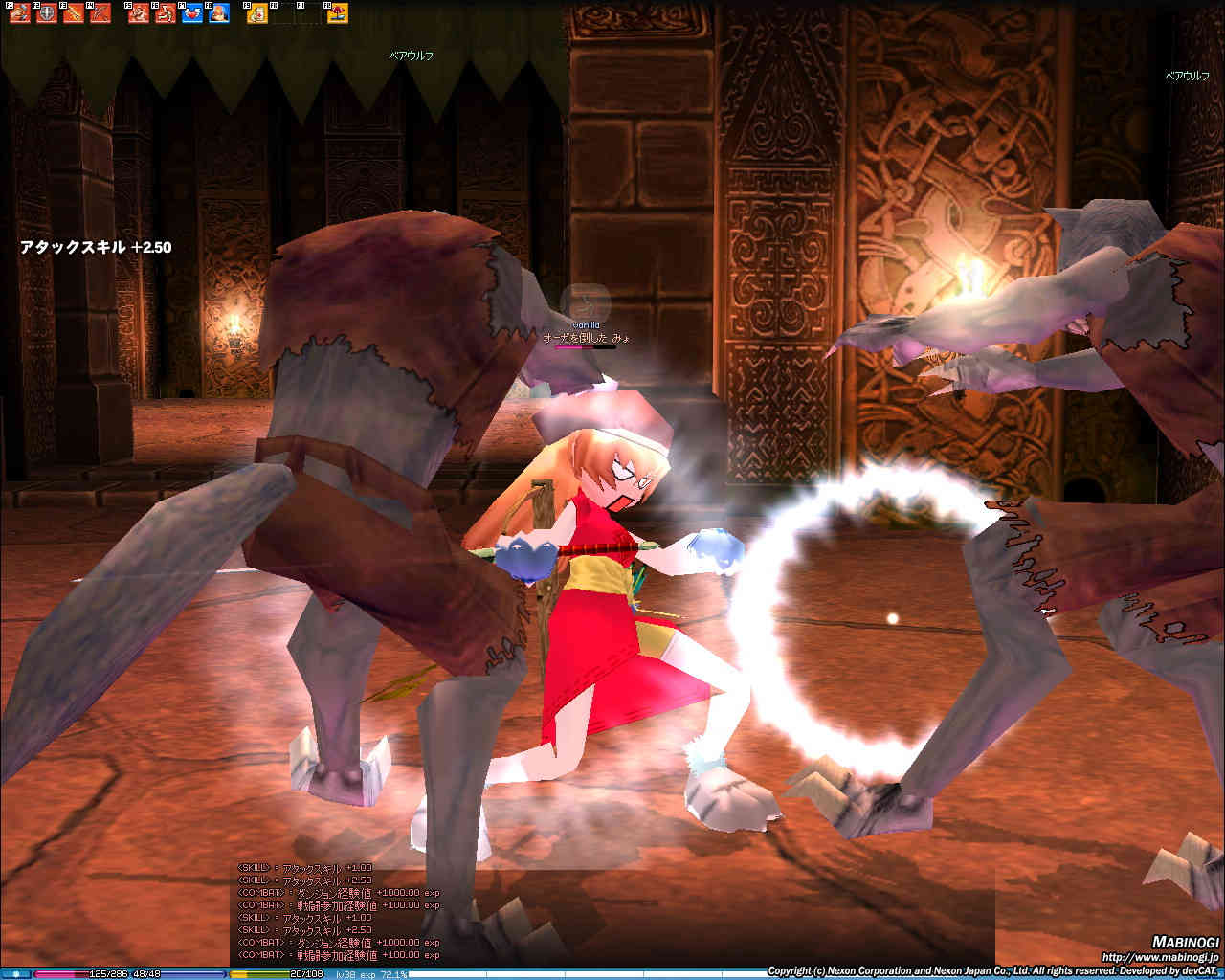This screenshot has width=1225, height=980.
Task: Use the F3 sword skill slot
Action: tap(72, 14)
